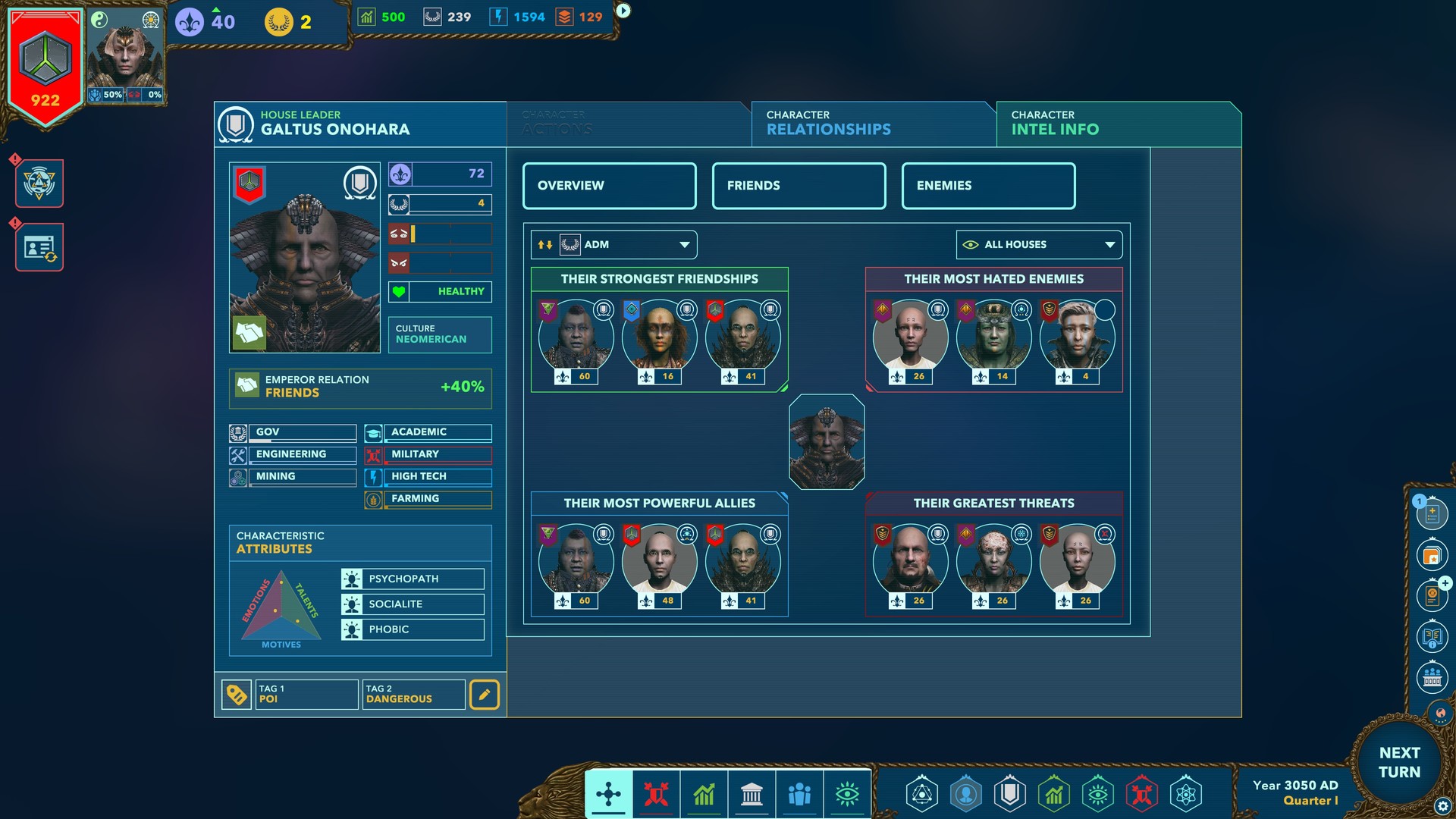
Task: Toggle the Friends relationship filter
Action: [x=799, y=186]
